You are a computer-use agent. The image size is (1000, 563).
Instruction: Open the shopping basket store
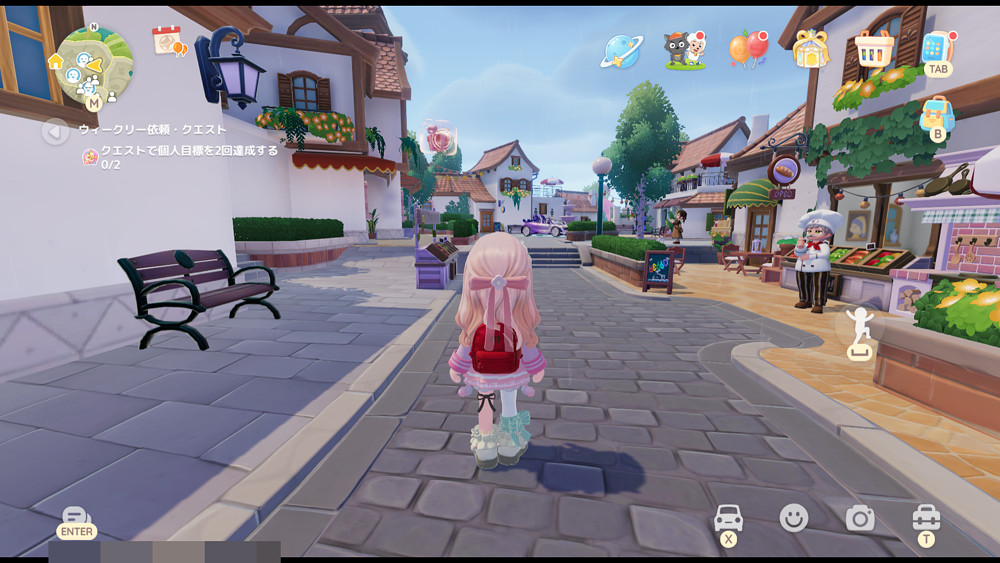(874, 47)
